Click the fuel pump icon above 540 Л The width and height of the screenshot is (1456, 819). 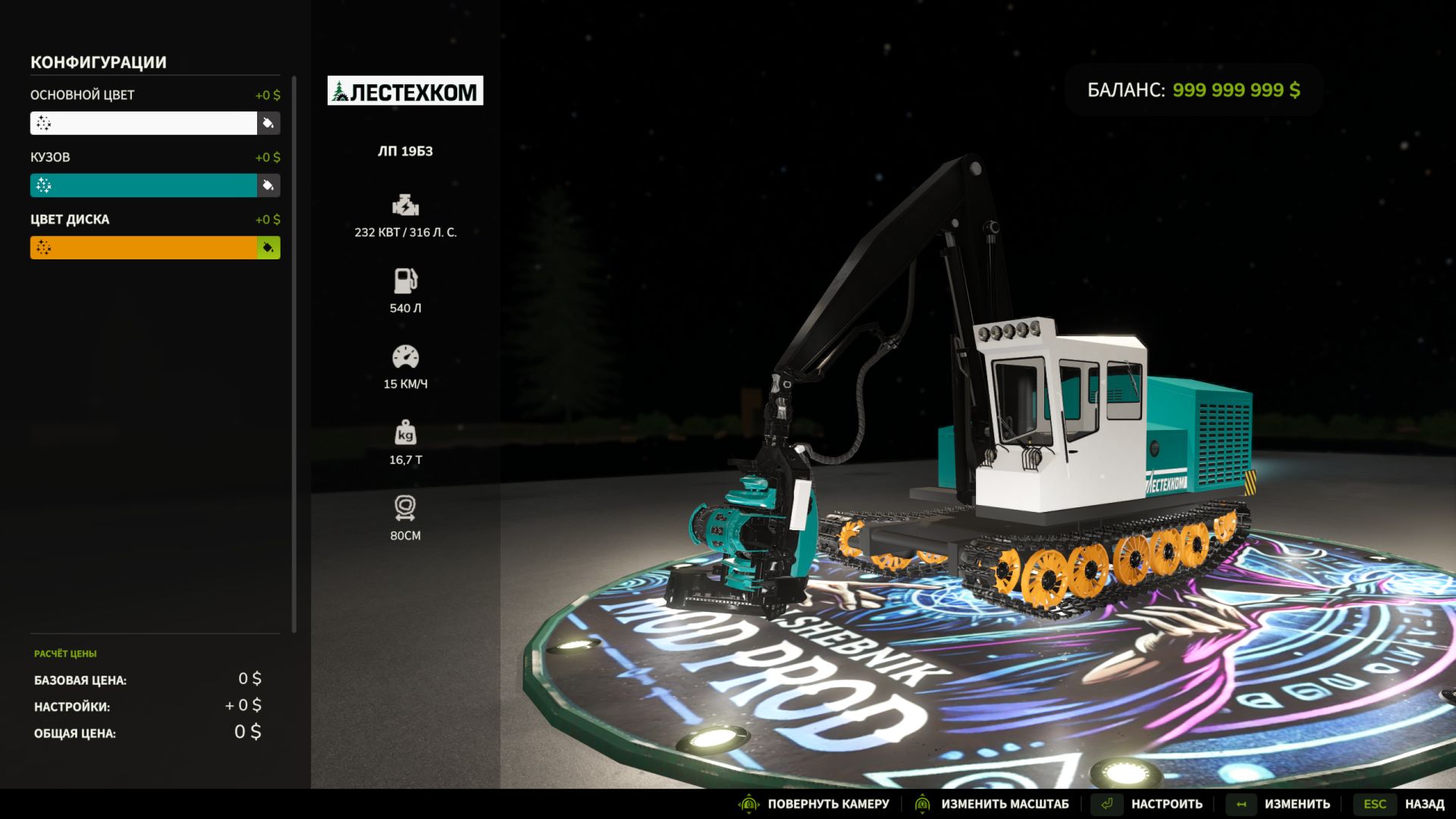406,280
